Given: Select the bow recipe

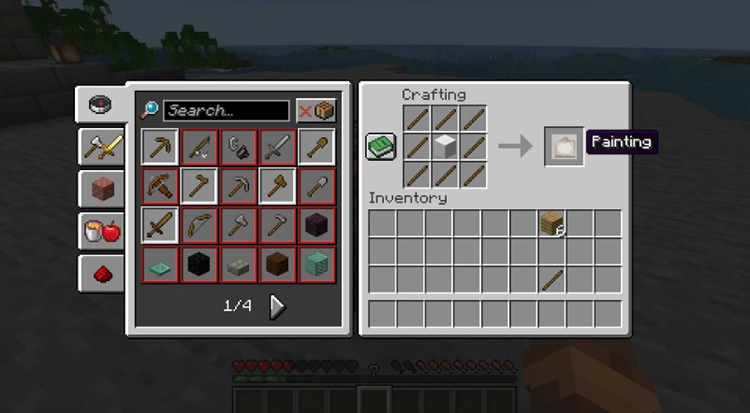Looking at the screenshot, I should point(198,225).
